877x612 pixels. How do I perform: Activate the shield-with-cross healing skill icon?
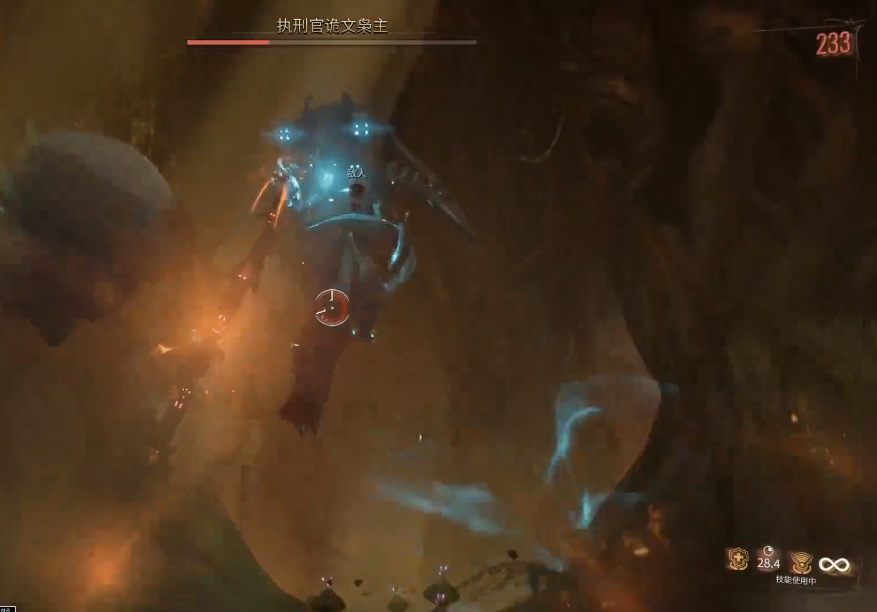point(738,560)
